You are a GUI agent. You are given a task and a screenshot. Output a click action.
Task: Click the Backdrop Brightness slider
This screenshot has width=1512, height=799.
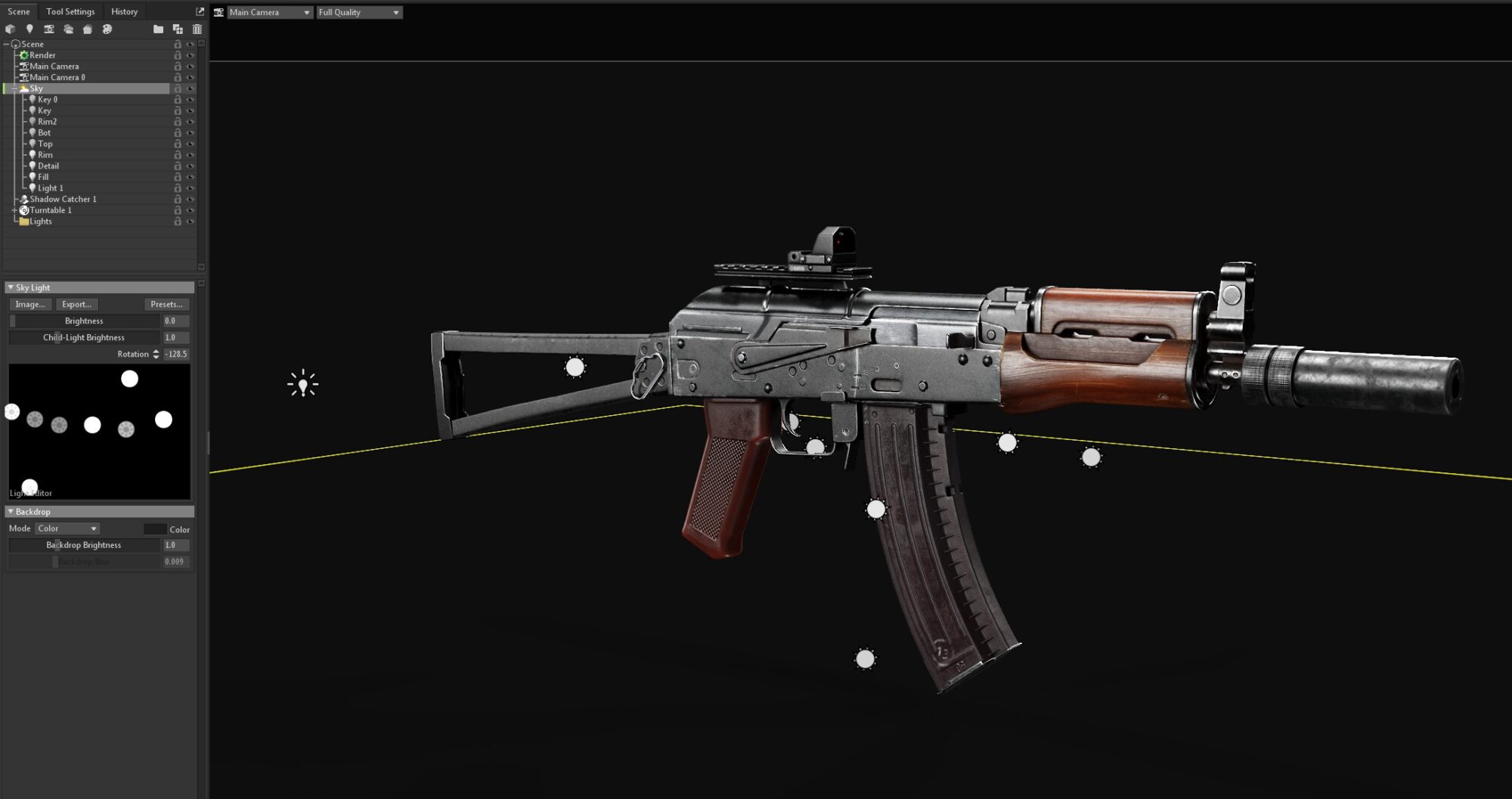[x=84, y=545]
